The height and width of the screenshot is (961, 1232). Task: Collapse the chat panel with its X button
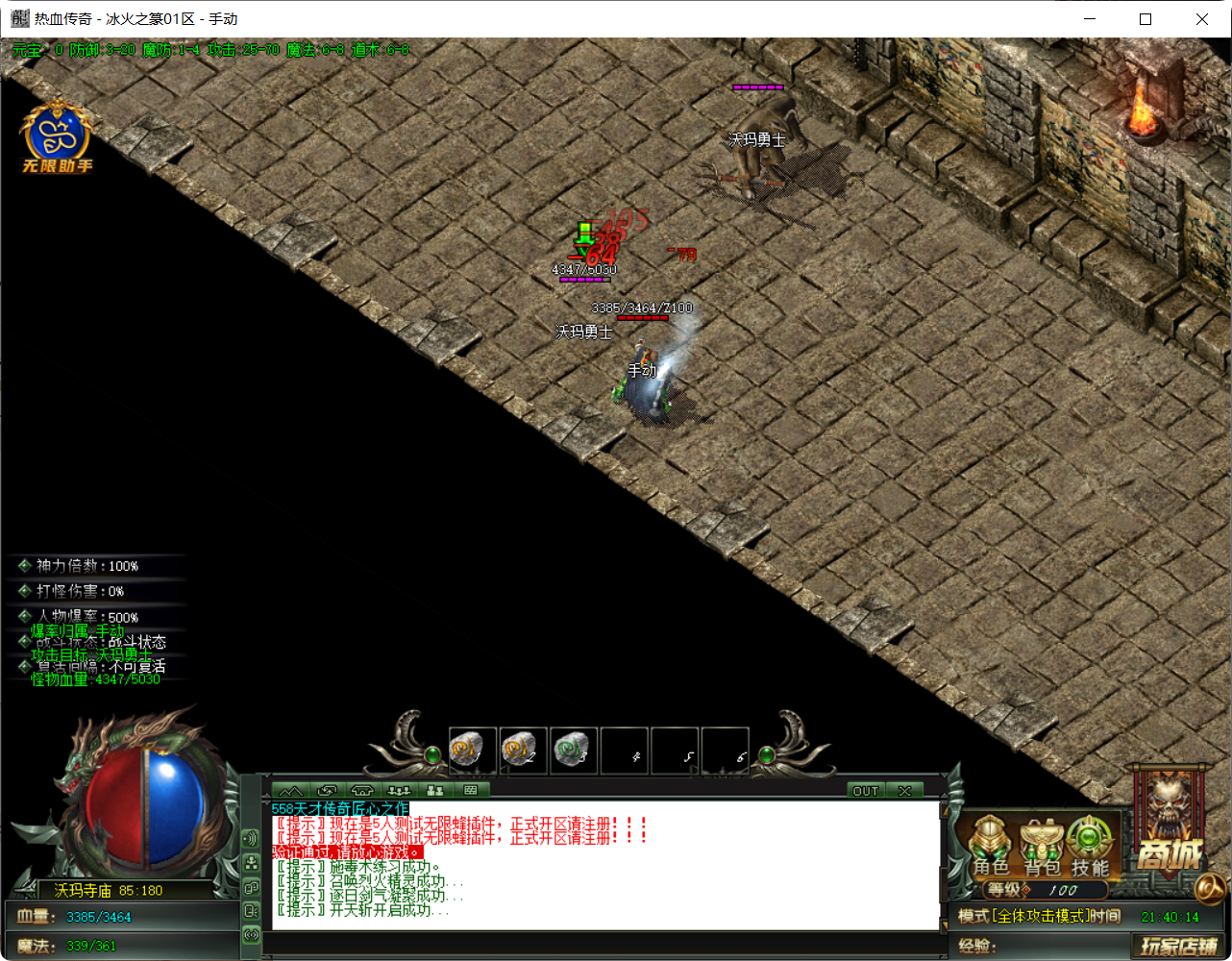coord(904,790)
